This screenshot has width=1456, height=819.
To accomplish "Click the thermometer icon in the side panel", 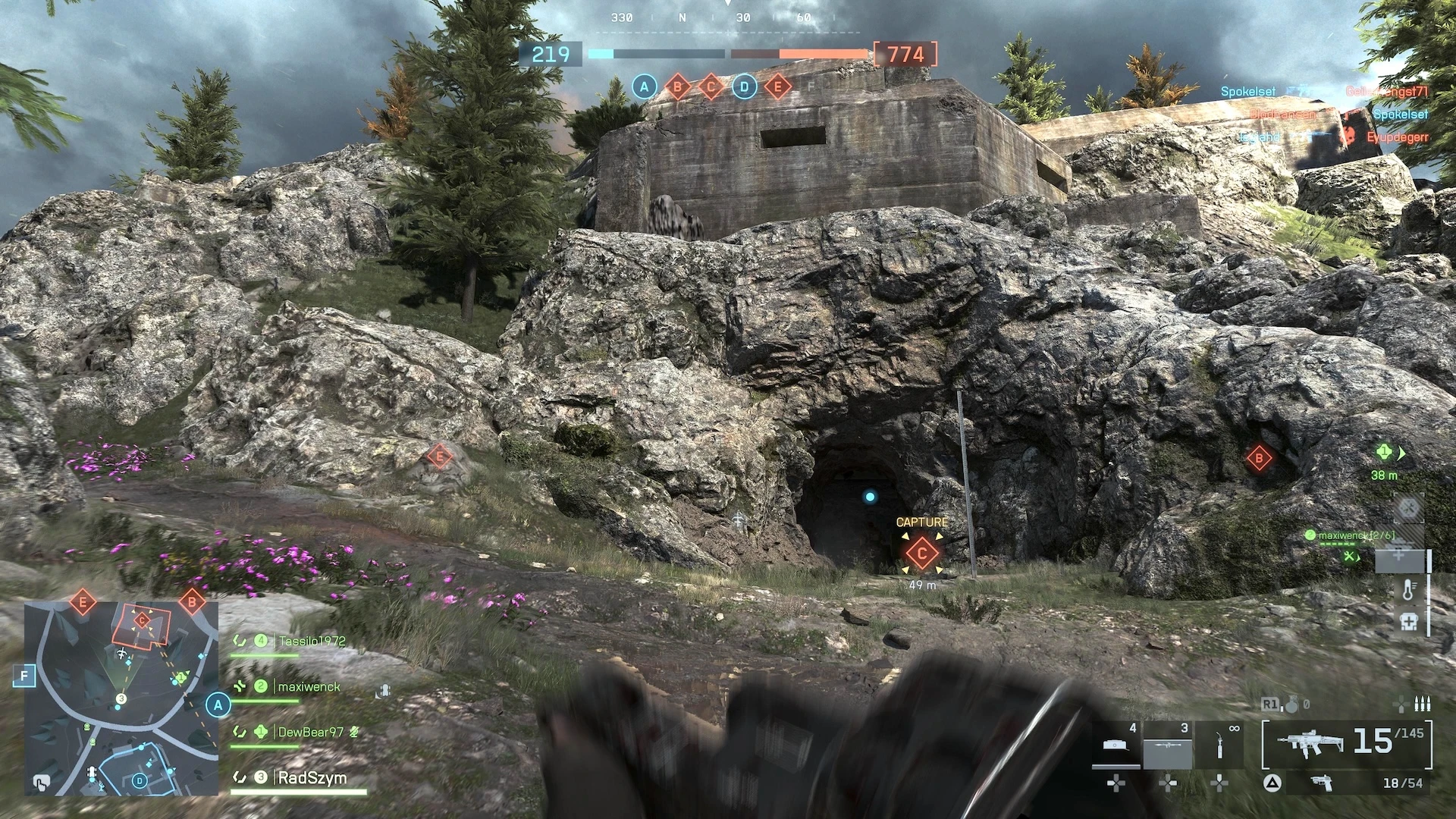I will click(x=1408, y=590).
